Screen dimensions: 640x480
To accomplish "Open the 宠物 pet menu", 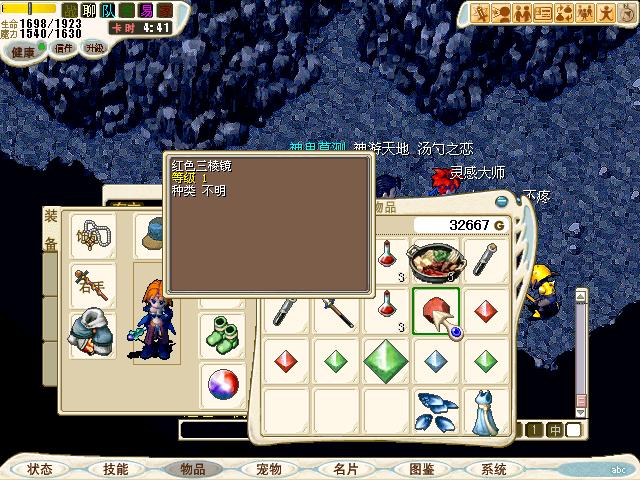I will pos(268,468).
